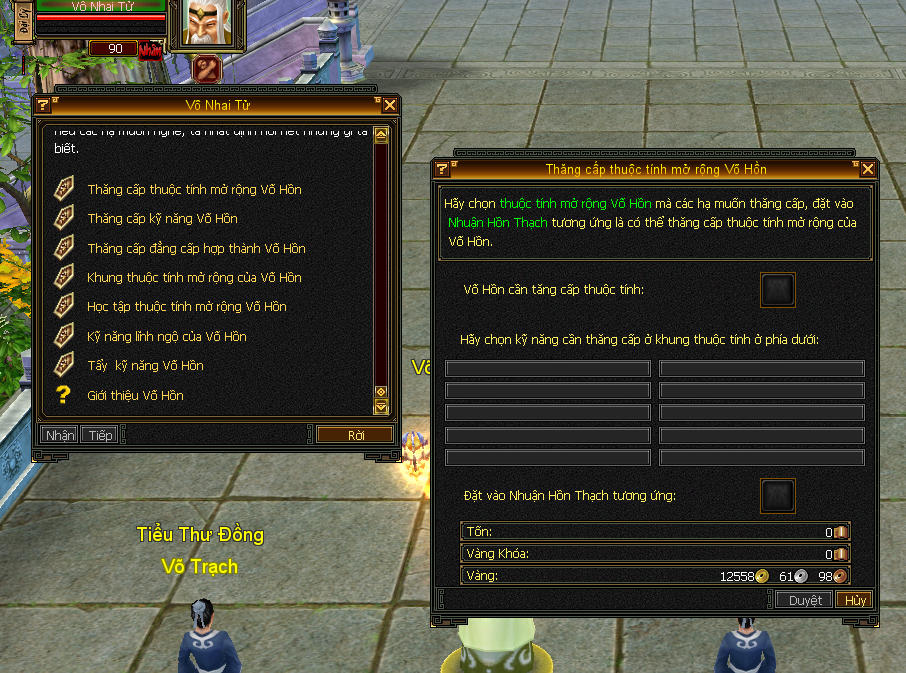The image size is (906, 673).
Task: Open 'Khung thuộc tính mở rộng của Võ Hồn'
Action: click(194, 278)
